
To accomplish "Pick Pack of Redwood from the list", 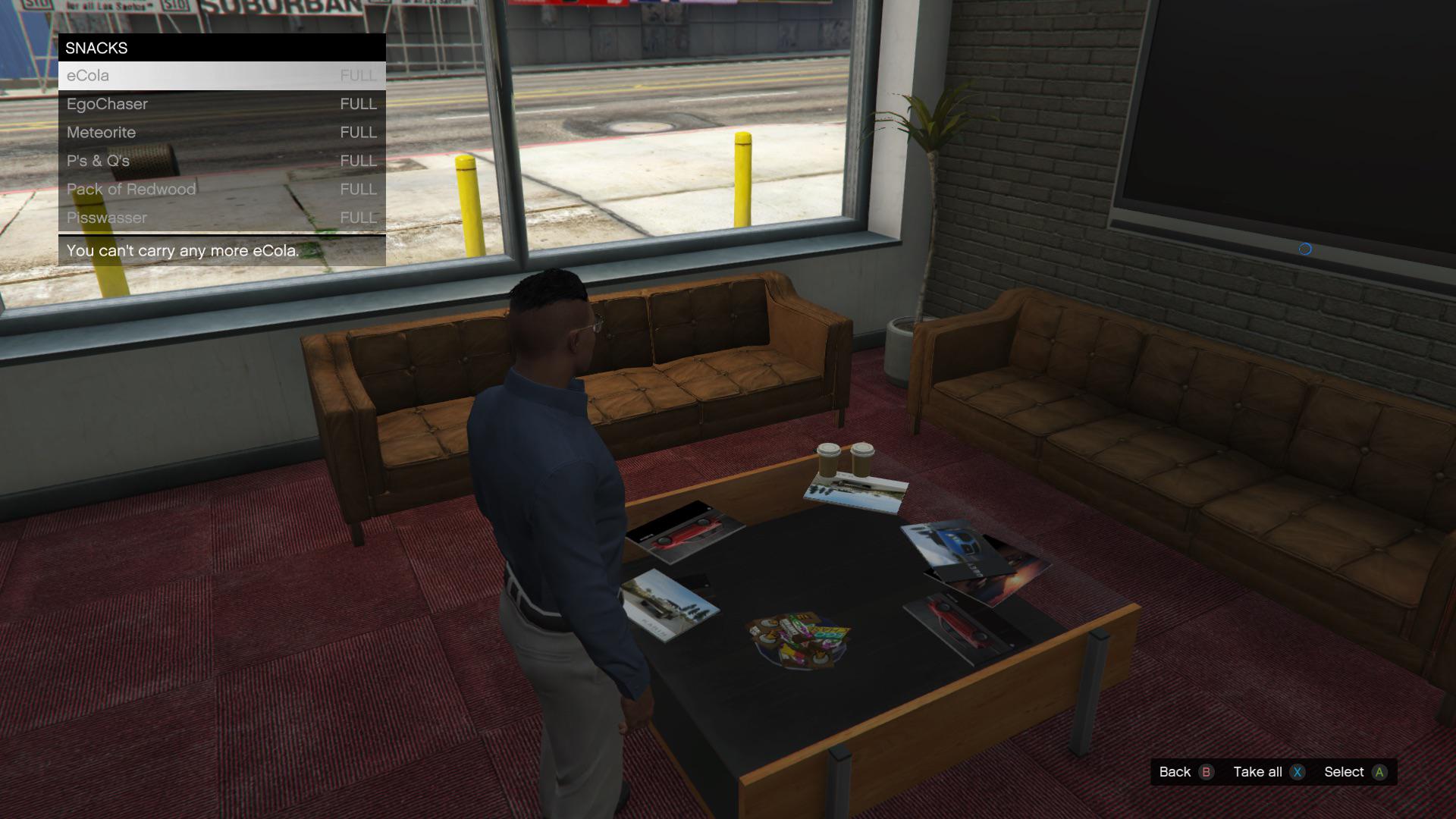I will click(x=130, y=189).
